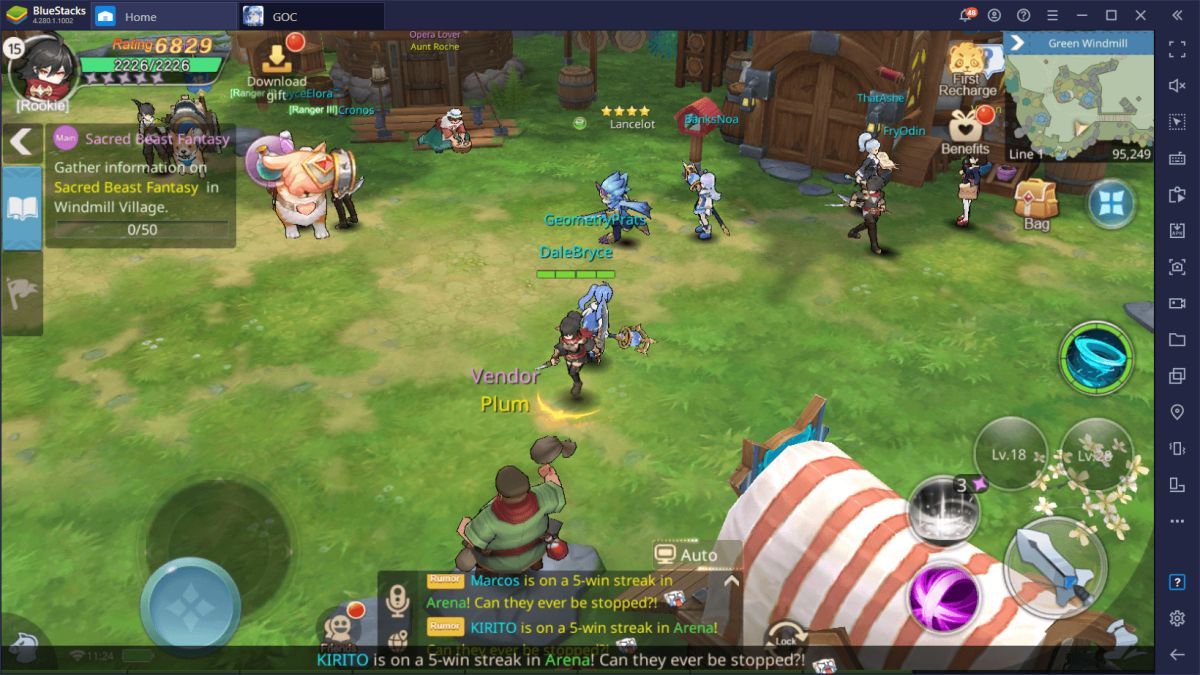
Task: Open the player character portrait
Action: pyautogui.click(x=43, y=66)
